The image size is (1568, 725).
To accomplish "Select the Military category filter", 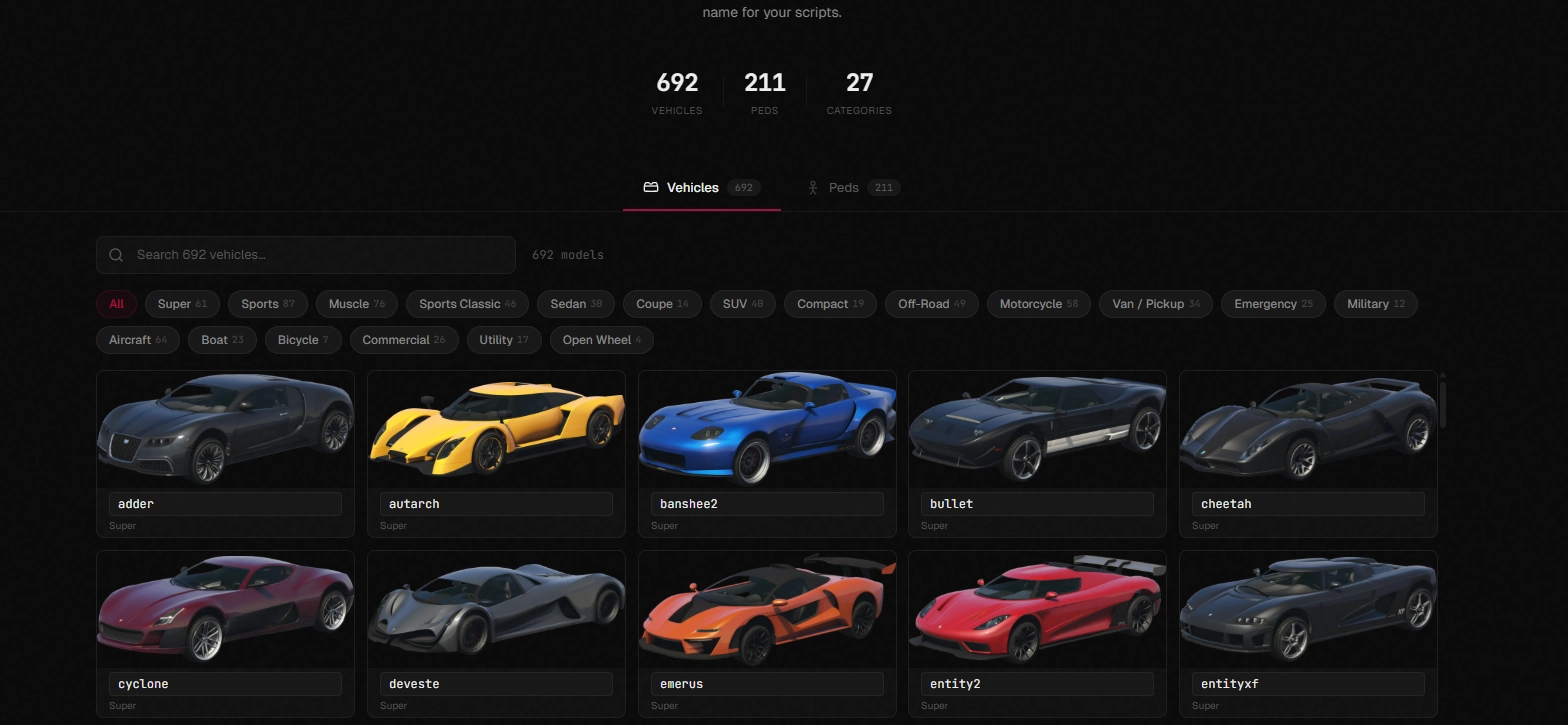I will (x=1375, y=303).
